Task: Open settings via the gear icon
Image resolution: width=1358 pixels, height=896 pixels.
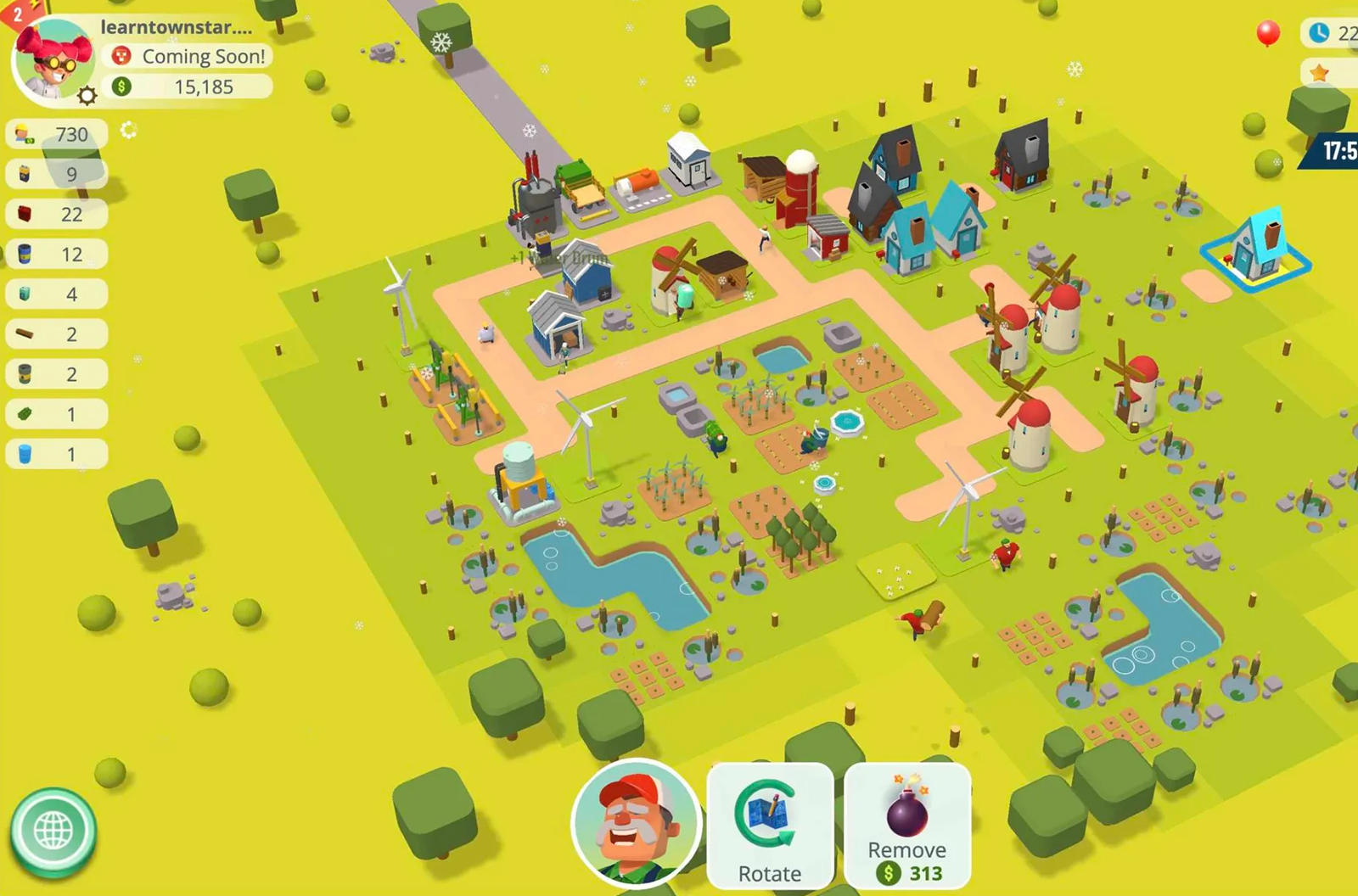Action: click(x=87, y=96)
